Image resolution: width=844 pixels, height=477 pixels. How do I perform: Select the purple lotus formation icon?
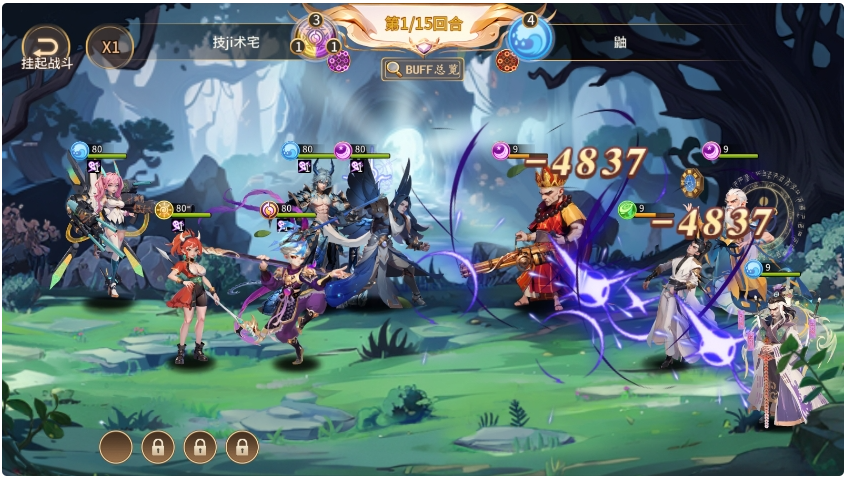tap(318, 38)
